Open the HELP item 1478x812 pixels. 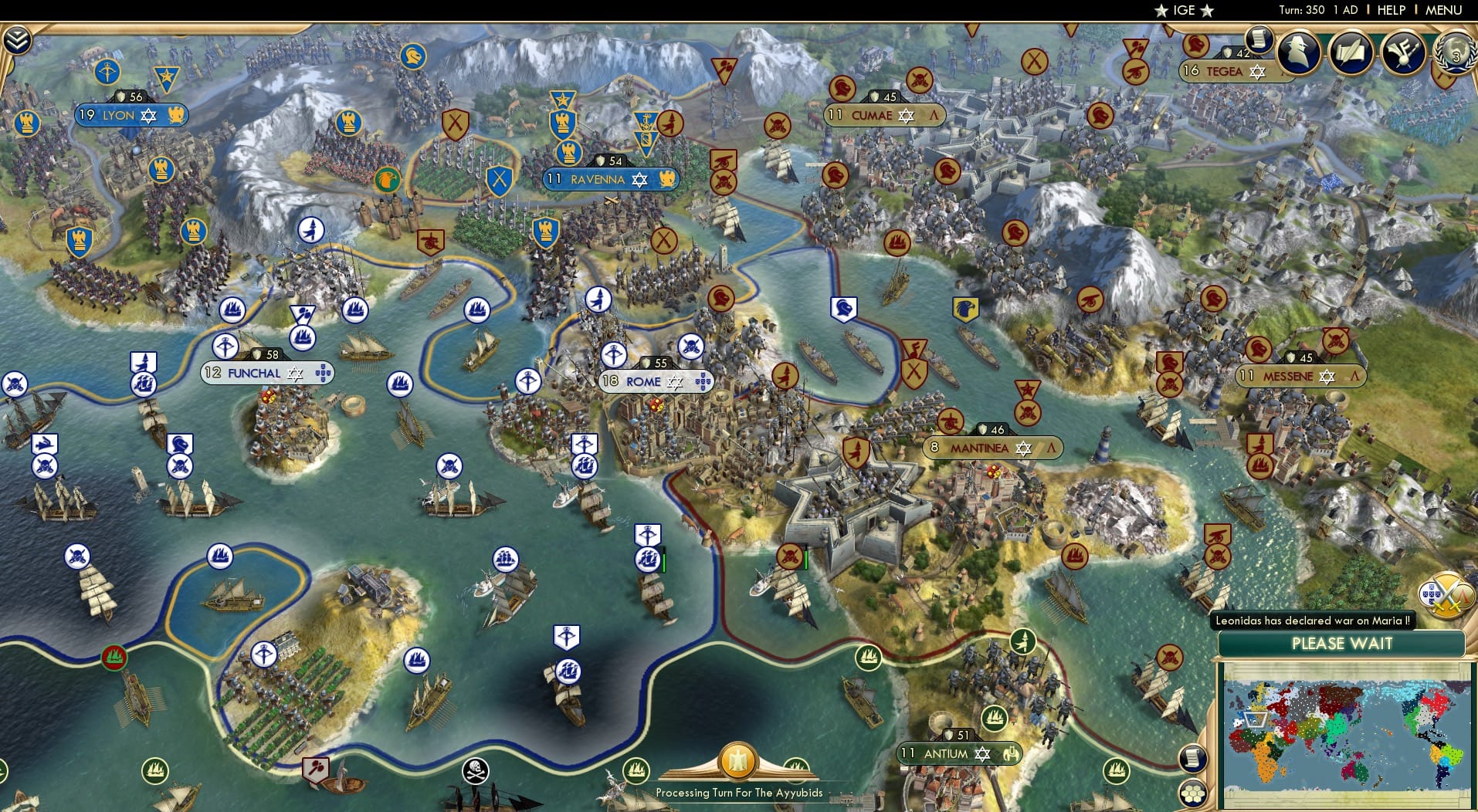[x=1390, y=11]
